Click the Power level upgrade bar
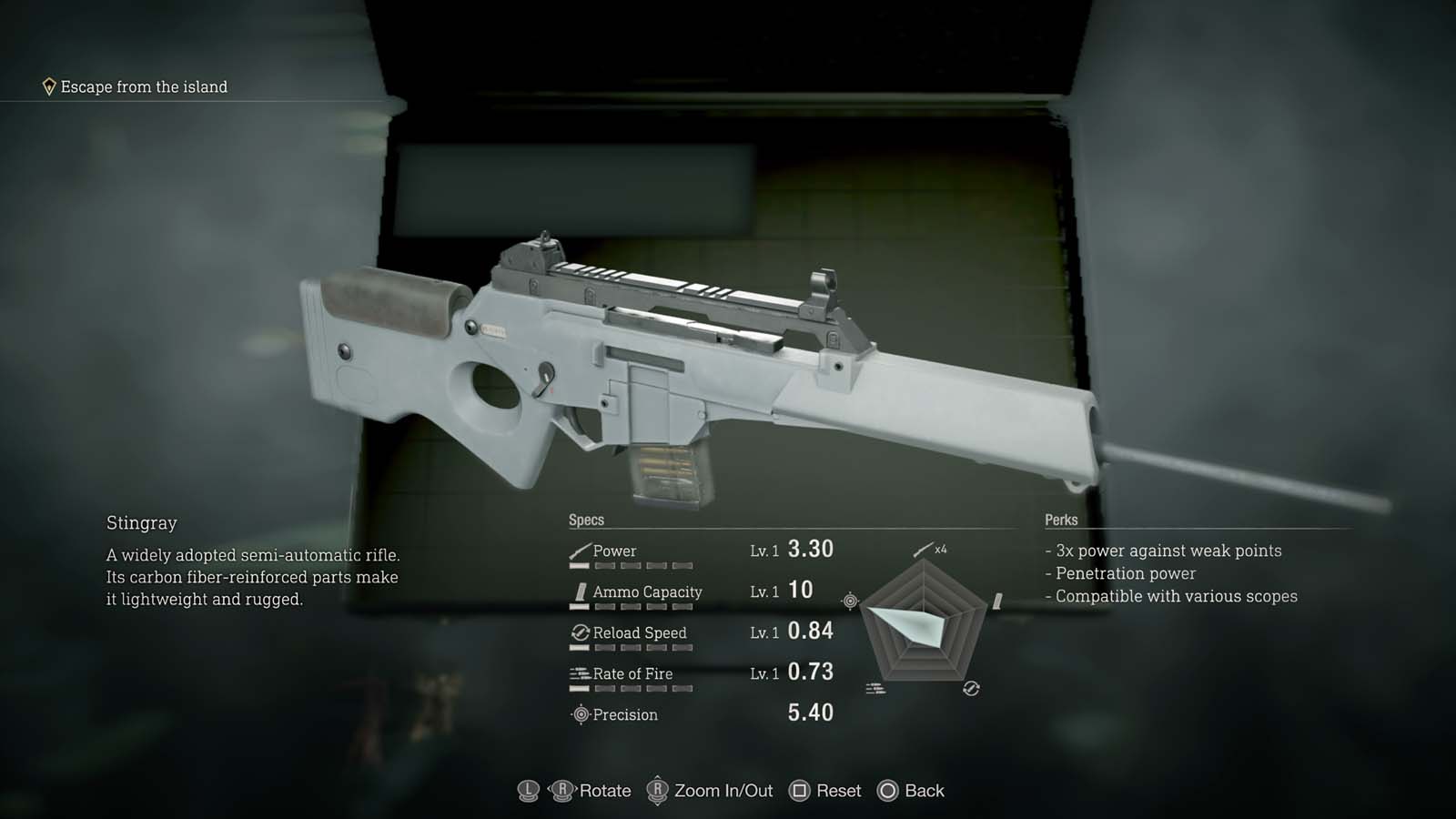The image size is (1456, 819). [x=632, y=565]
